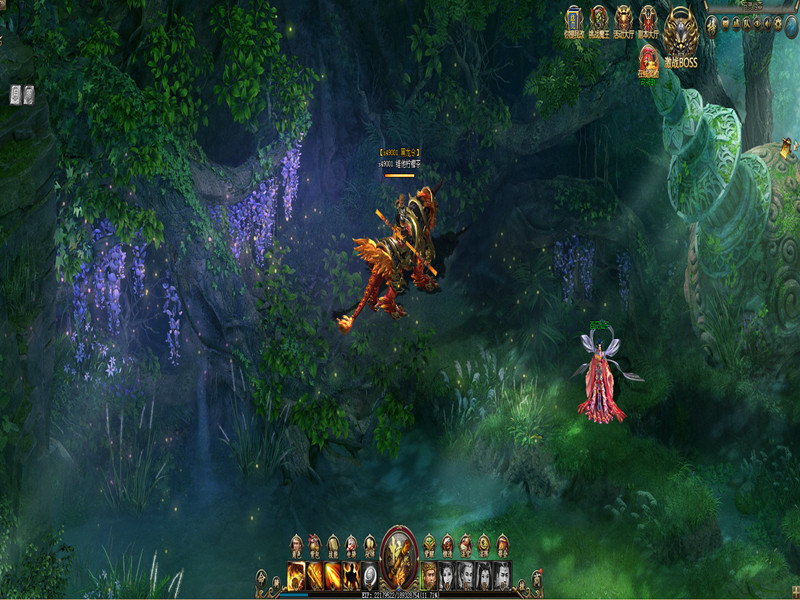Open the character head menu icon
Image resolution: width=800 pixels, height=600 pixels.
point(296,544)
